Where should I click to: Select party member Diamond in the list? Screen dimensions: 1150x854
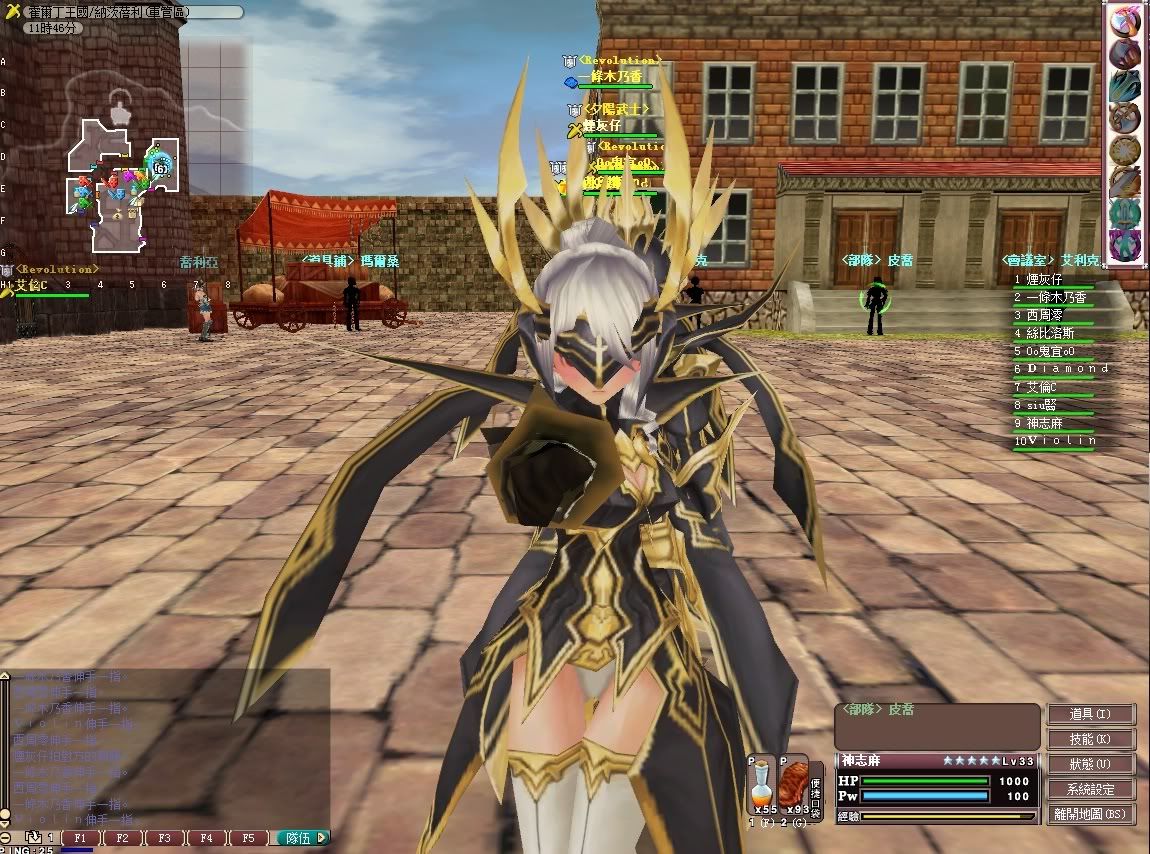pos(1058,369)
